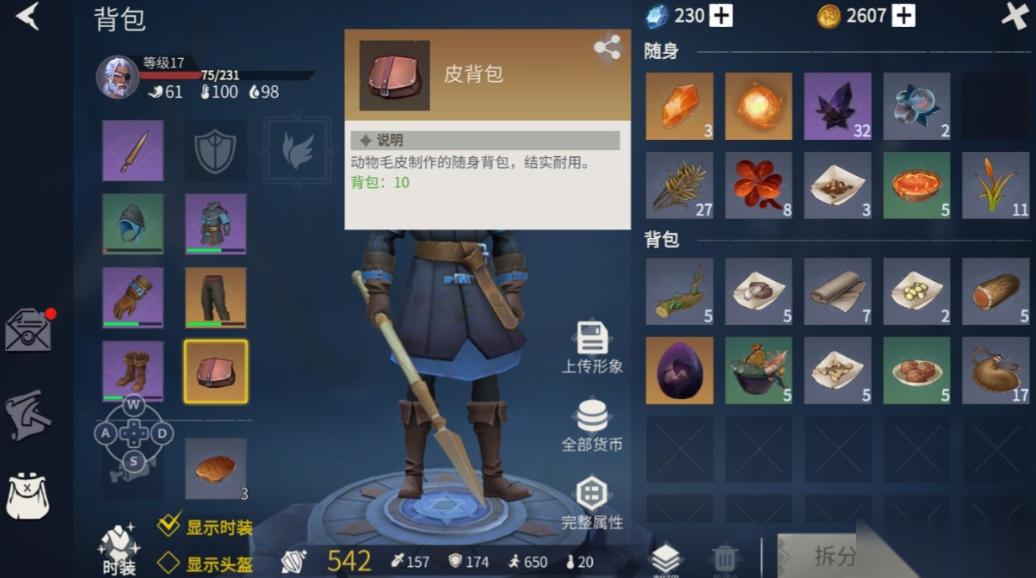Toggle the 显示头盔 checkbox

point(170,563)
